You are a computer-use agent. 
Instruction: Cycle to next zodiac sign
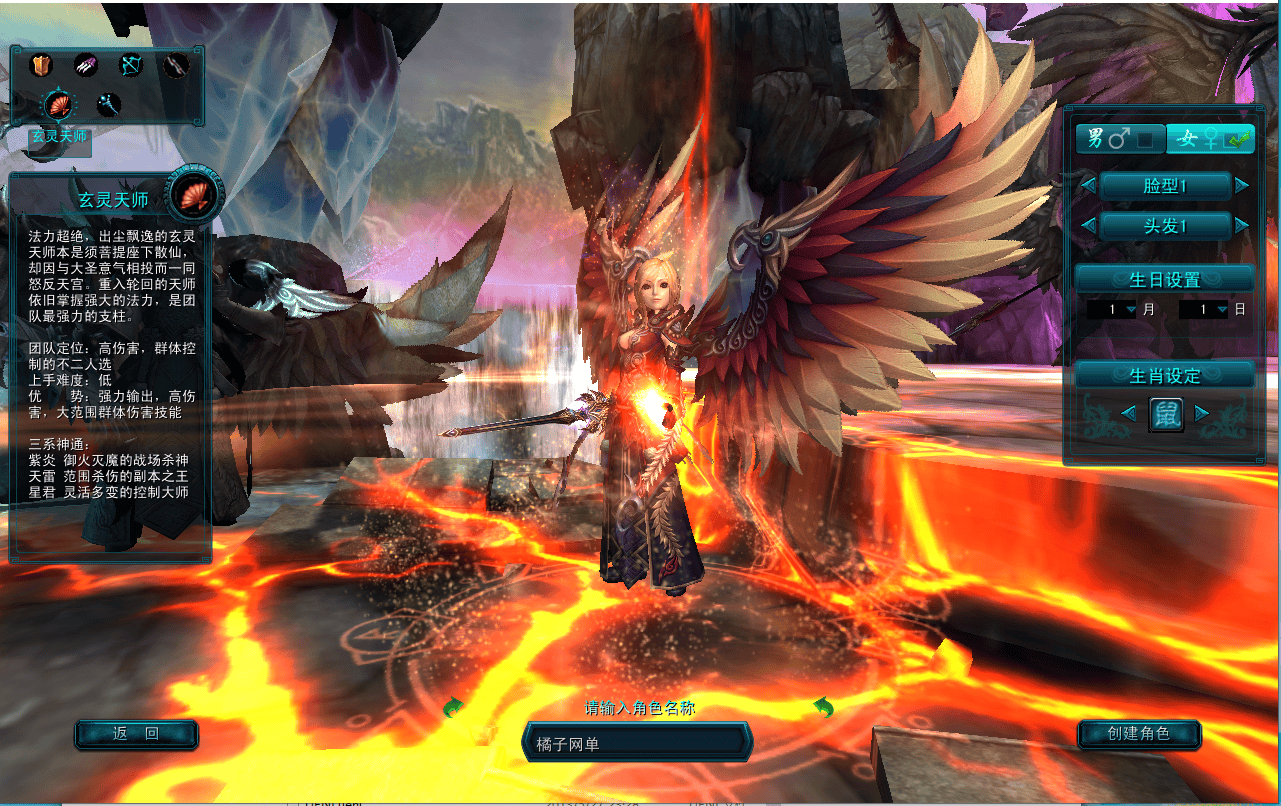tap(1202, 413)
